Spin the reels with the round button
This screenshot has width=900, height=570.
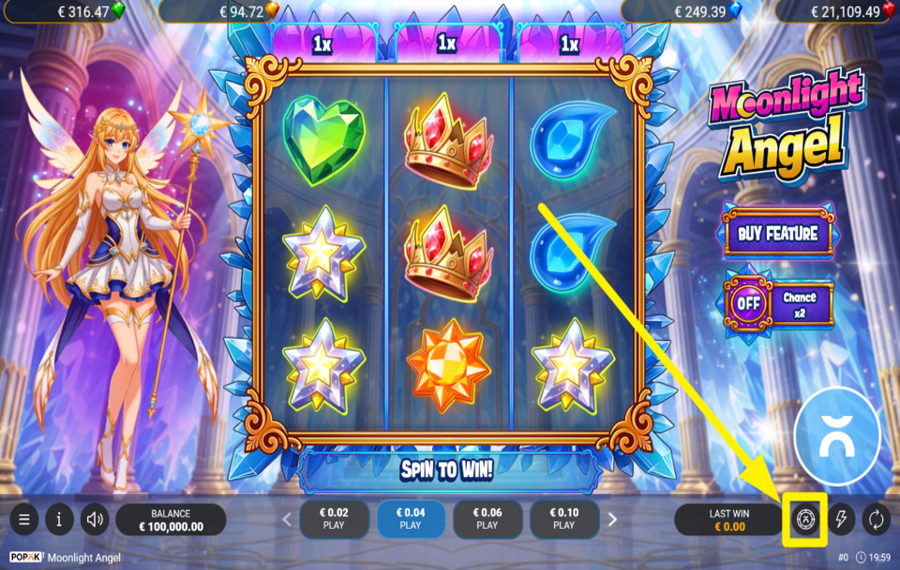(837, 430)
